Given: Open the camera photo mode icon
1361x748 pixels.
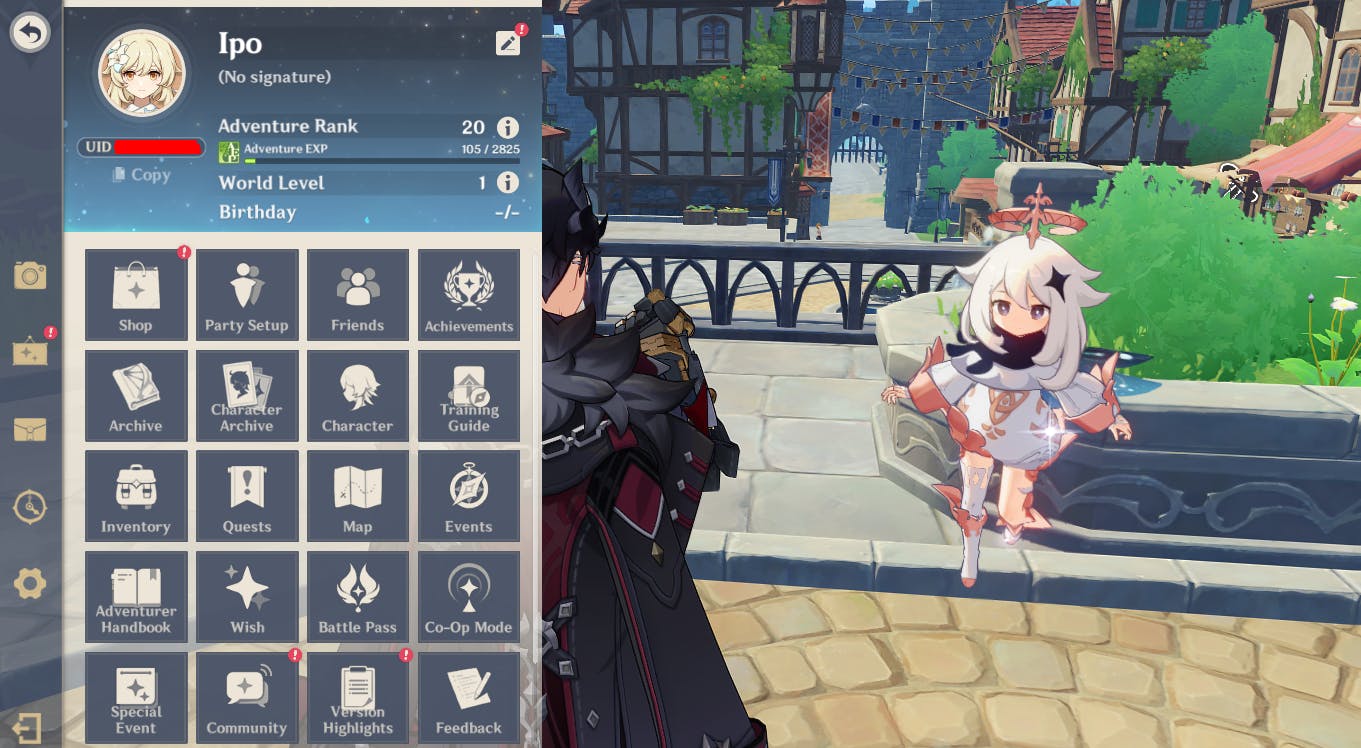Looking at the screenshot, I should pyautogui.click(x=30, y=275).
